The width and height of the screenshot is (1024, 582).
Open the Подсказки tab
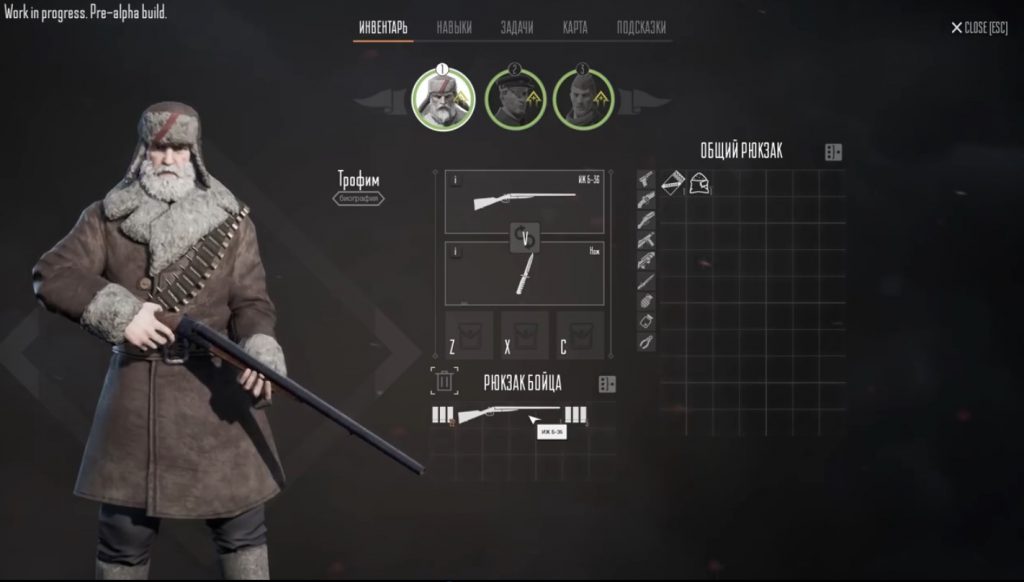[641, 28]
